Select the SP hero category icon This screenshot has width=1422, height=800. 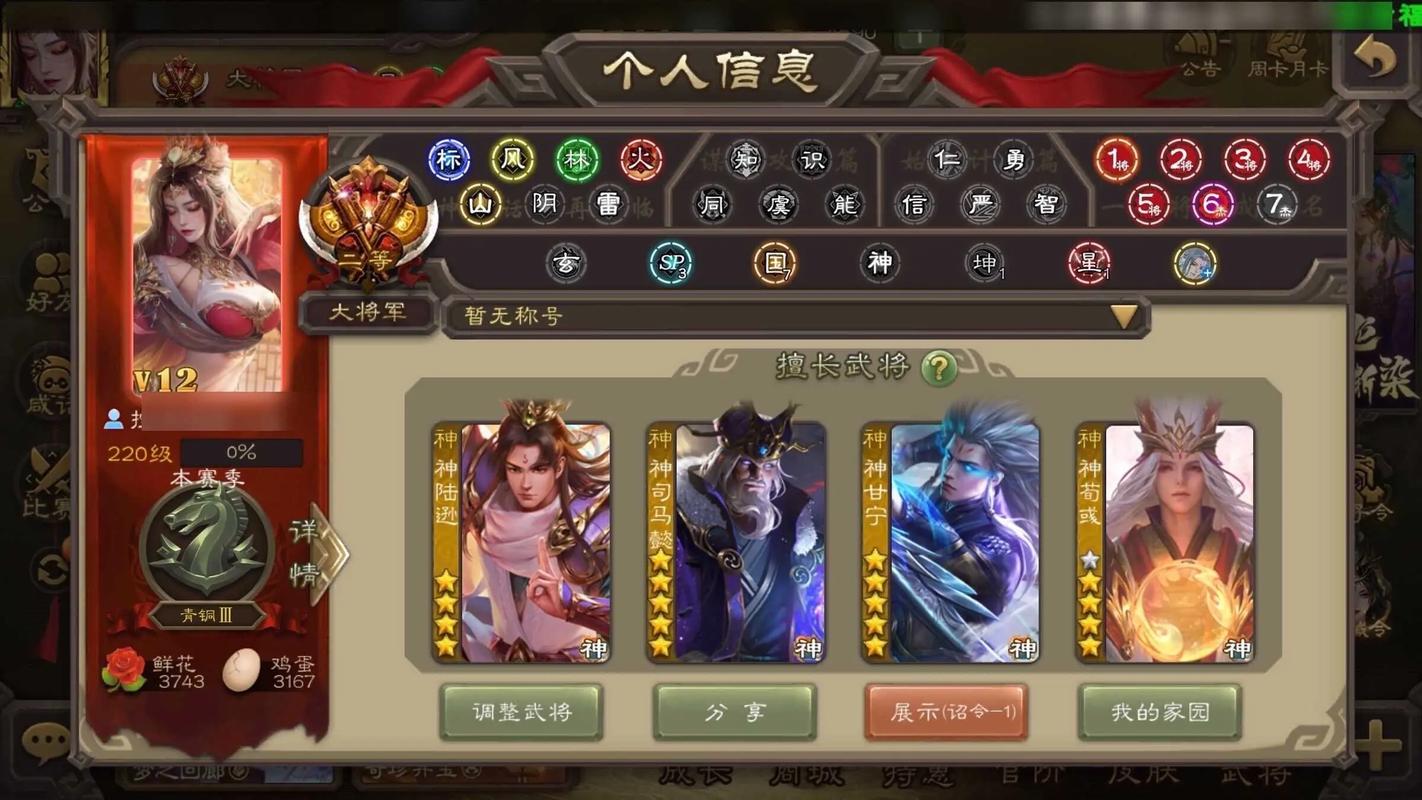click(x=672, y=263)
